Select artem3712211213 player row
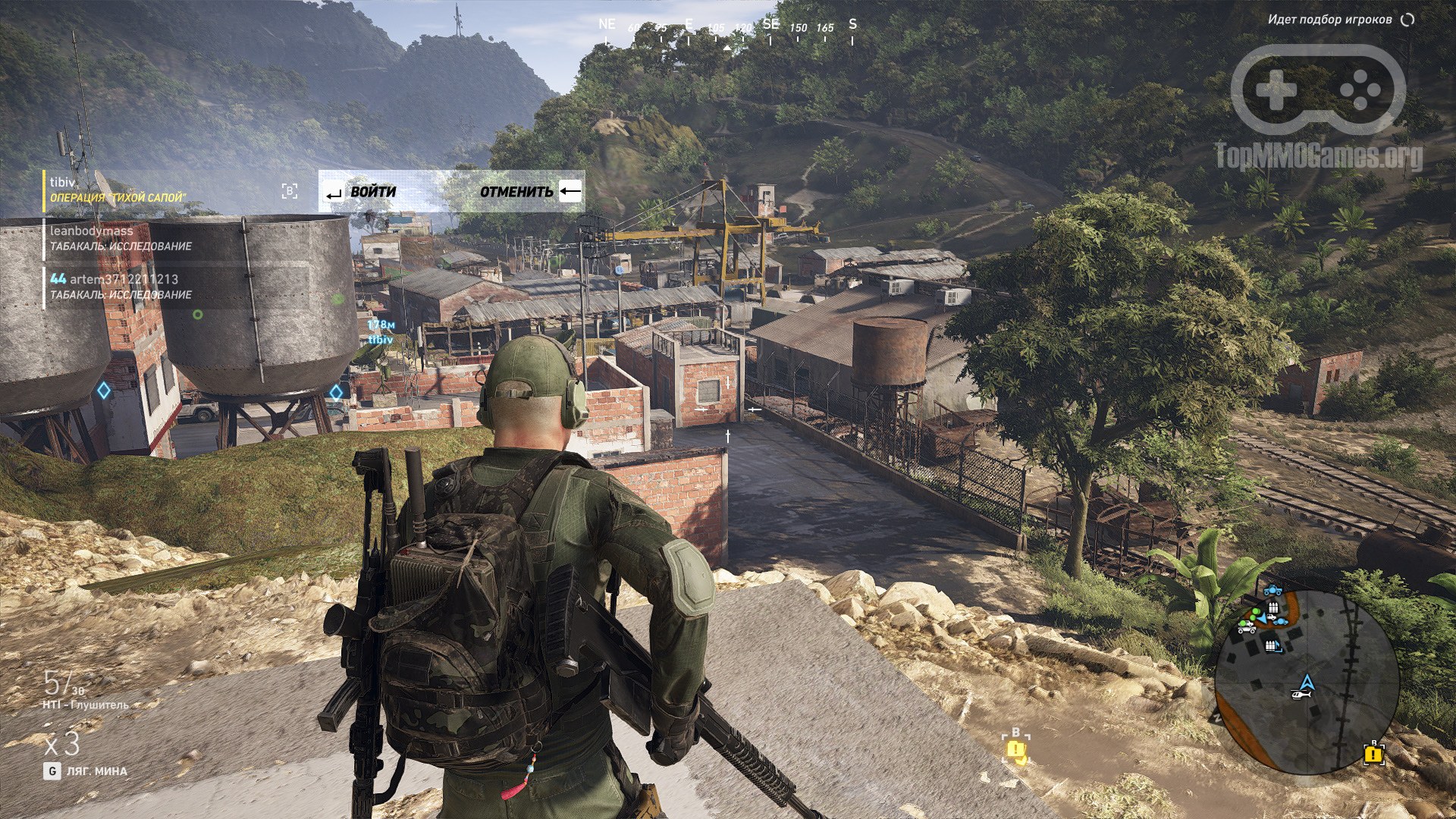This screenshot has width=1456, height=819. pos(121,287)
